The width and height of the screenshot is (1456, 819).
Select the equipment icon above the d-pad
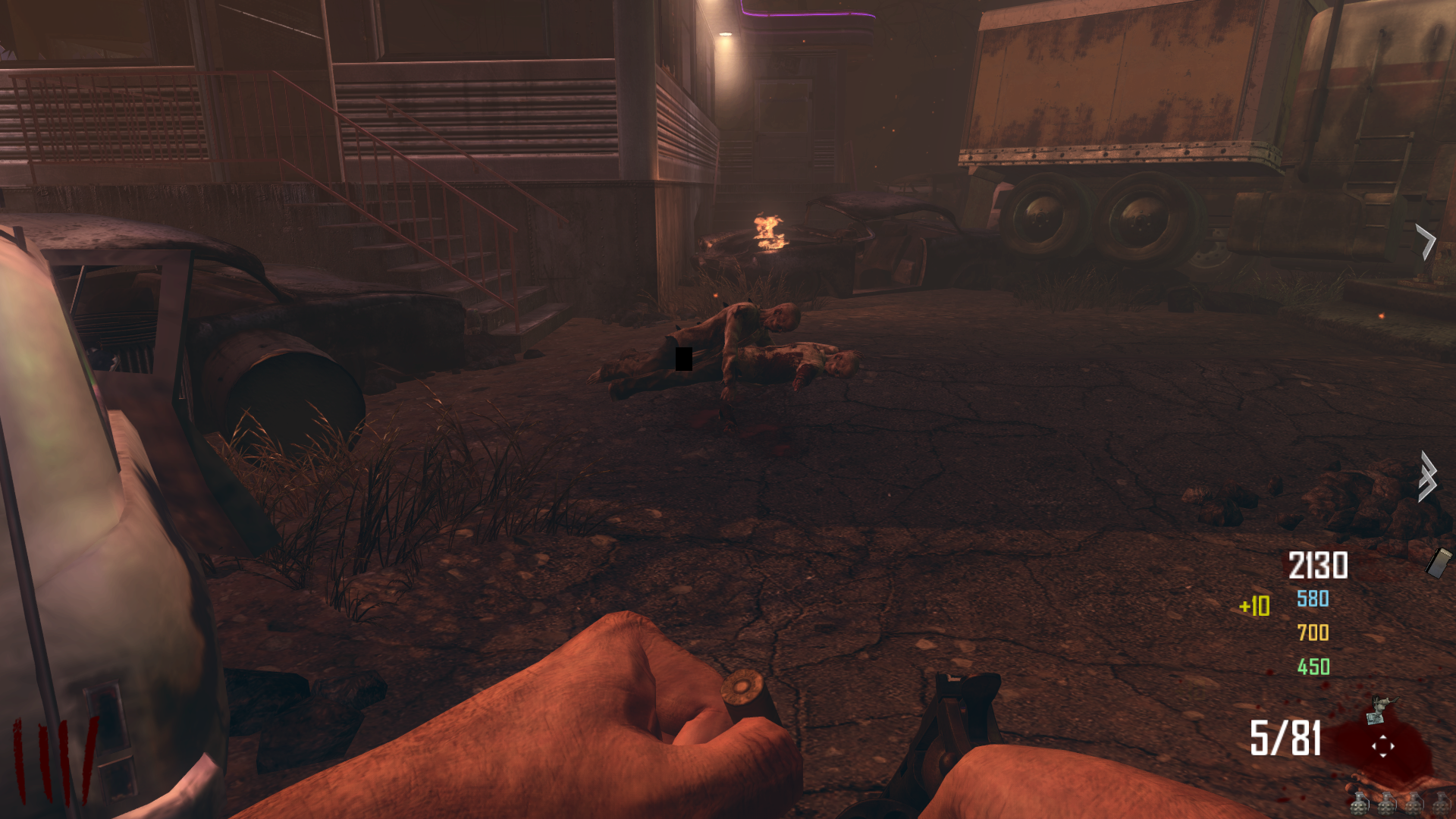click(1380, 710)
